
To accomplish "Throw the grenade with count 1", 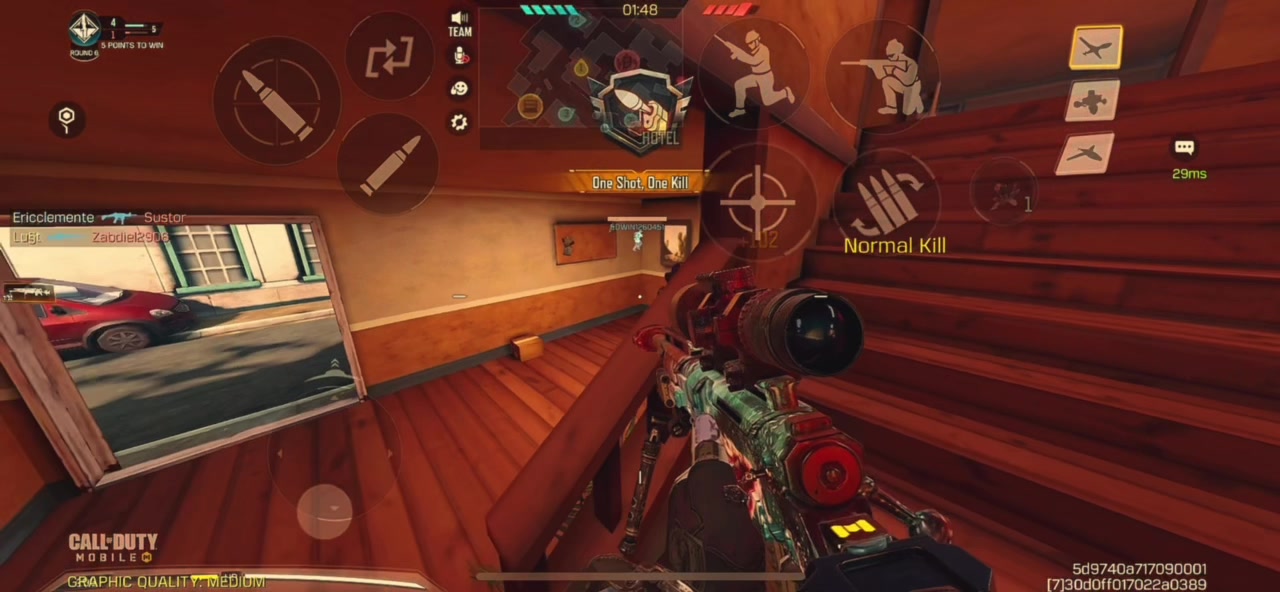I will pyautogui.click(x=1003, y=192).
